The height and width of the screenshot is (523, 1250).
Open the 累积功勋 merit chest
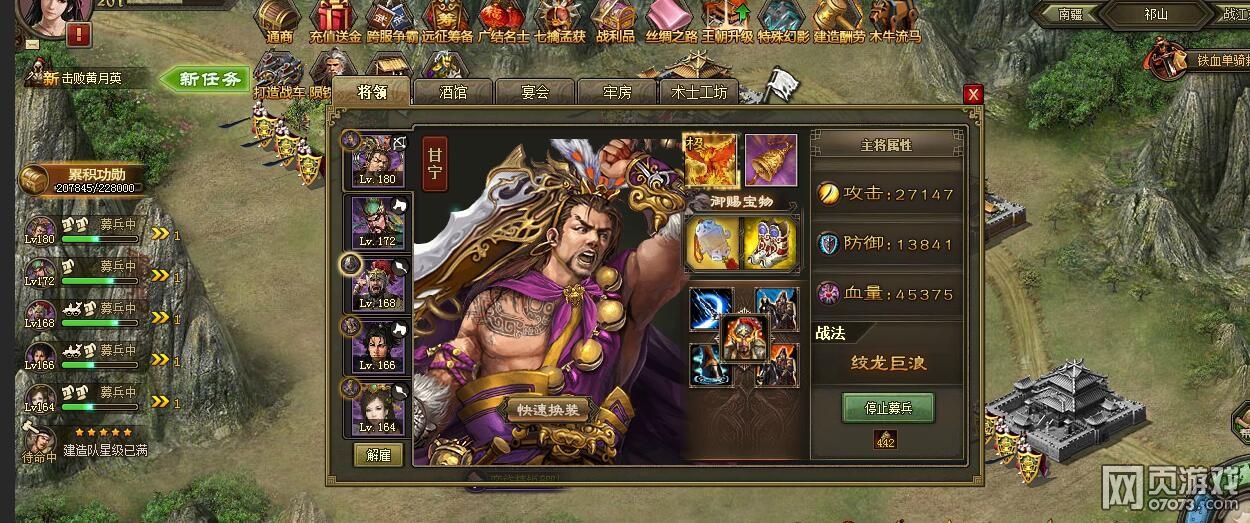coord(36,181)
